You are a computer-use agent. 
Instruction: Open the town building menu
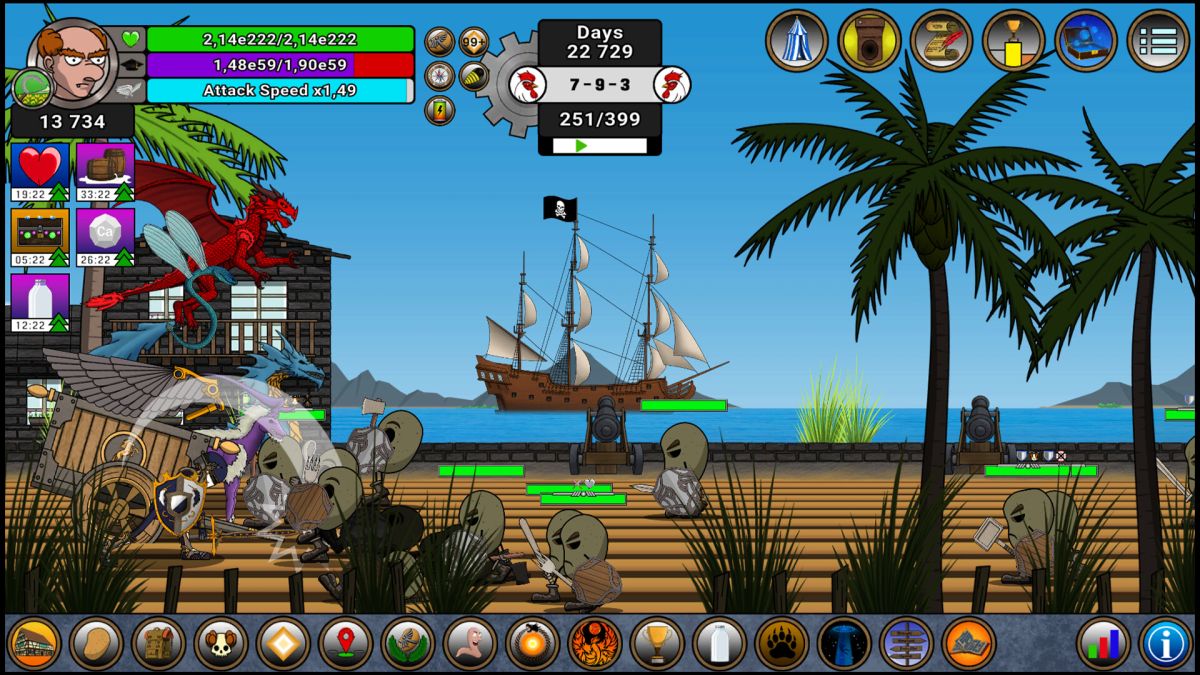pyautogui.click(x=34, y=643)
